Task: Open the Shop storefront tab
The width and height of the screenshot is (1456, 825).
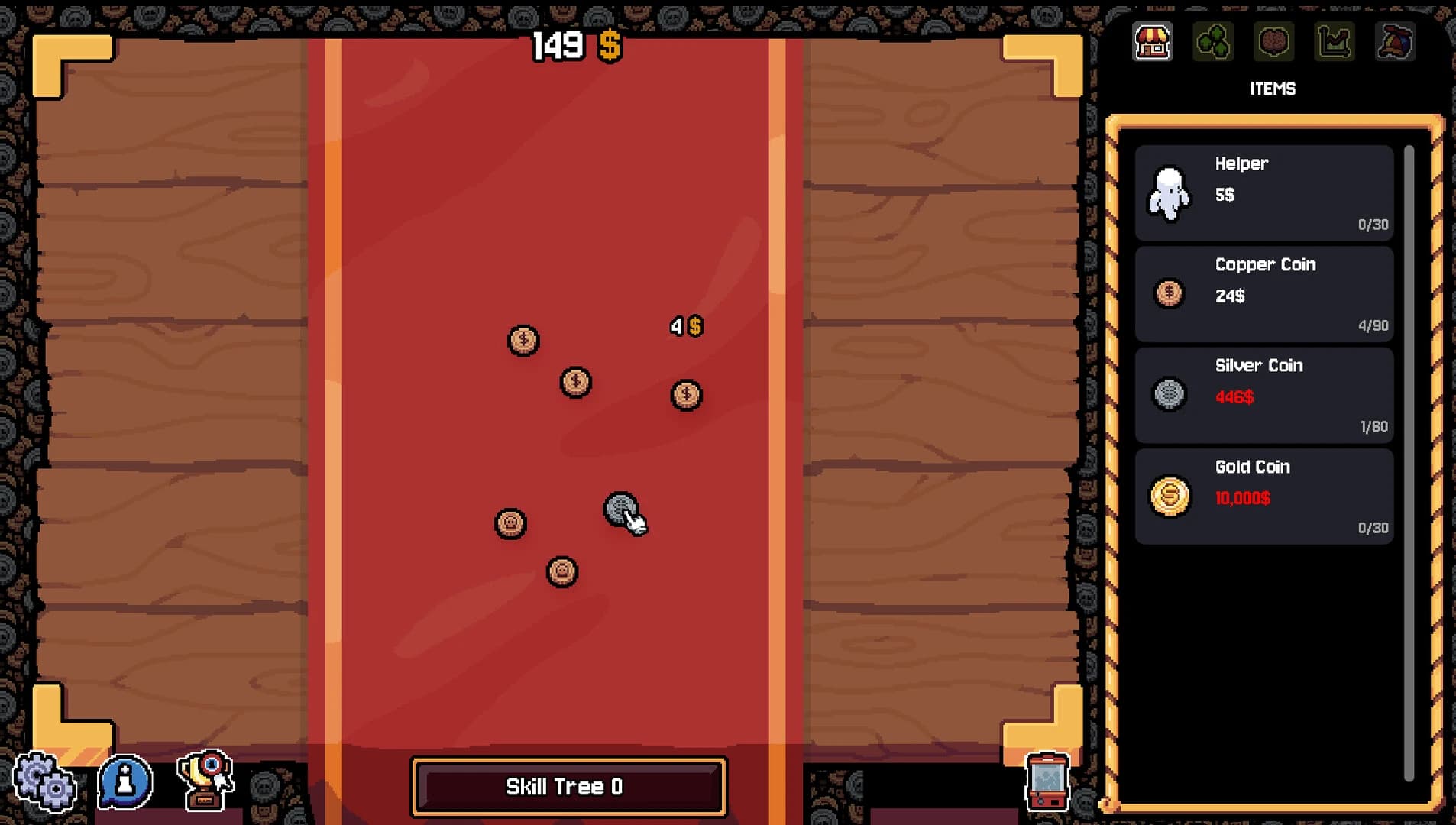Action: [1152, 42]
